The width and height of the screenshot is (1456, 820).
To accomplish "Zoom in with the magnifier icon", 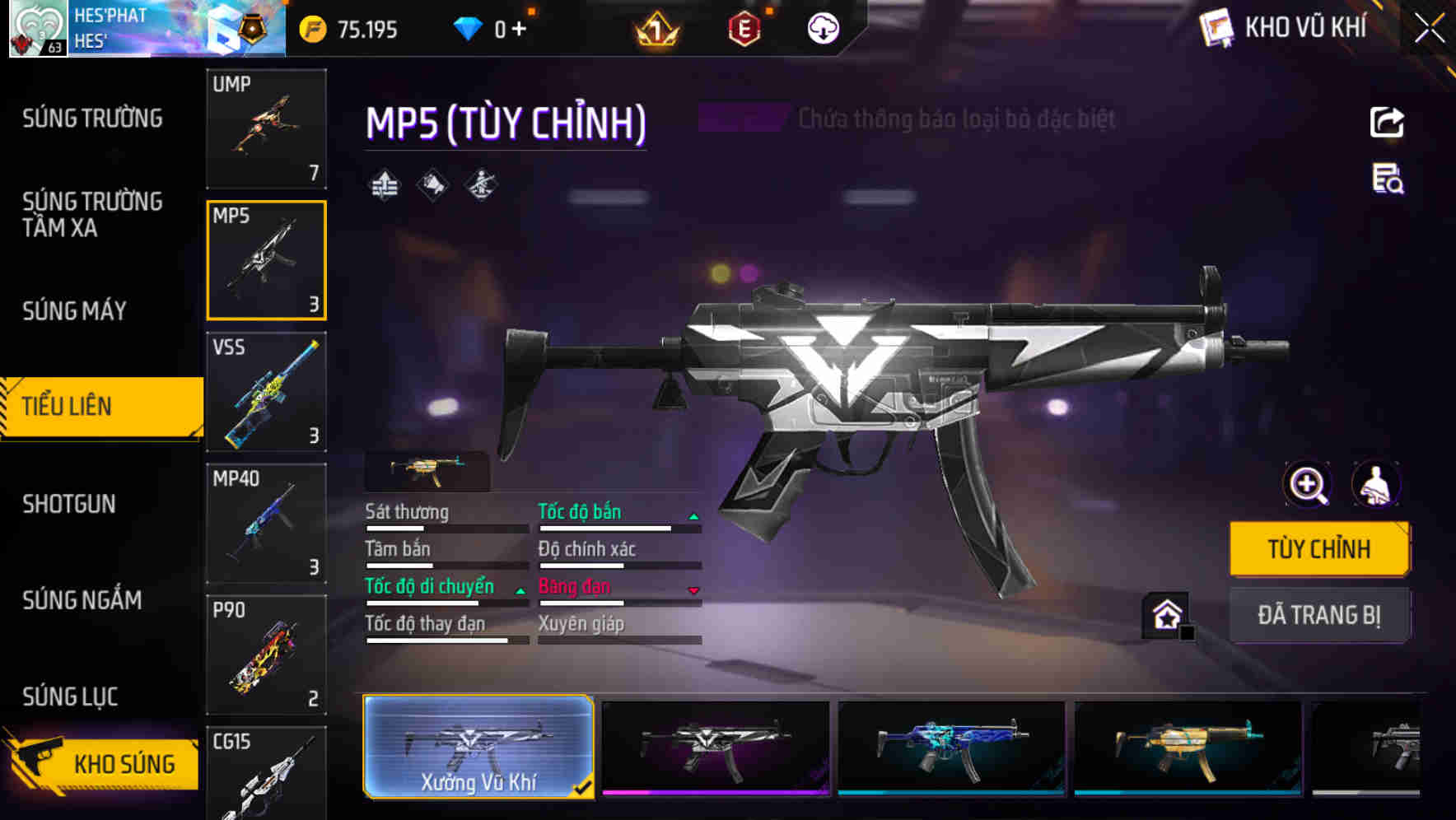I will 1308,485.
